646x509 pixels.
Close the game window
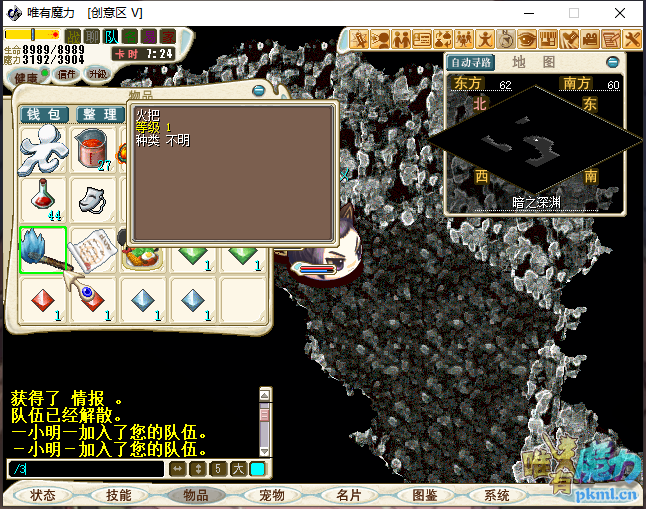pyautogui.click(x=621, y=13)
